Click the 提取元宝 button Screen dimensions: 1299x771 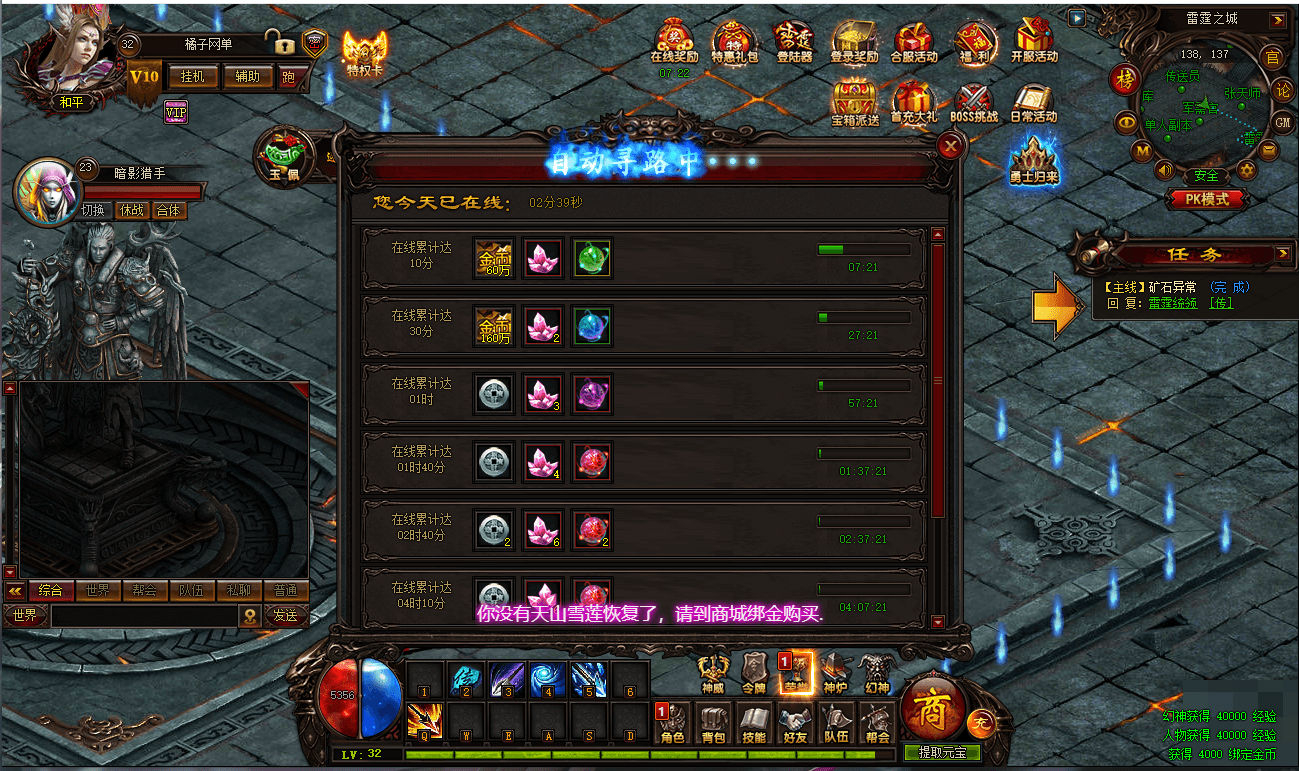tap(942, 752)
